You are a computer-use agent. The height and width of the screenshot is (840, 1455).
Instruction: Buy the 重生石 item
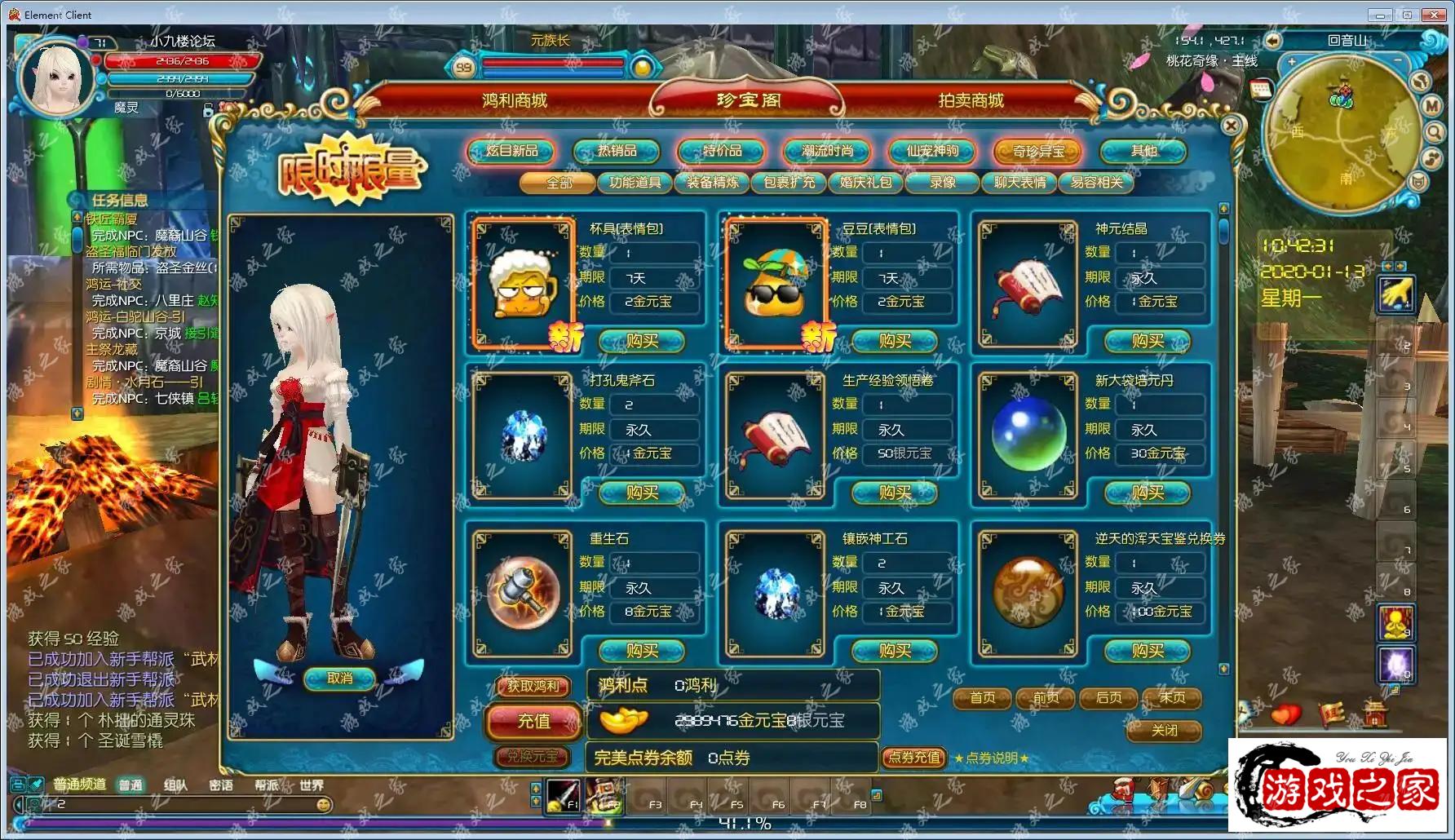pos(642,651)
